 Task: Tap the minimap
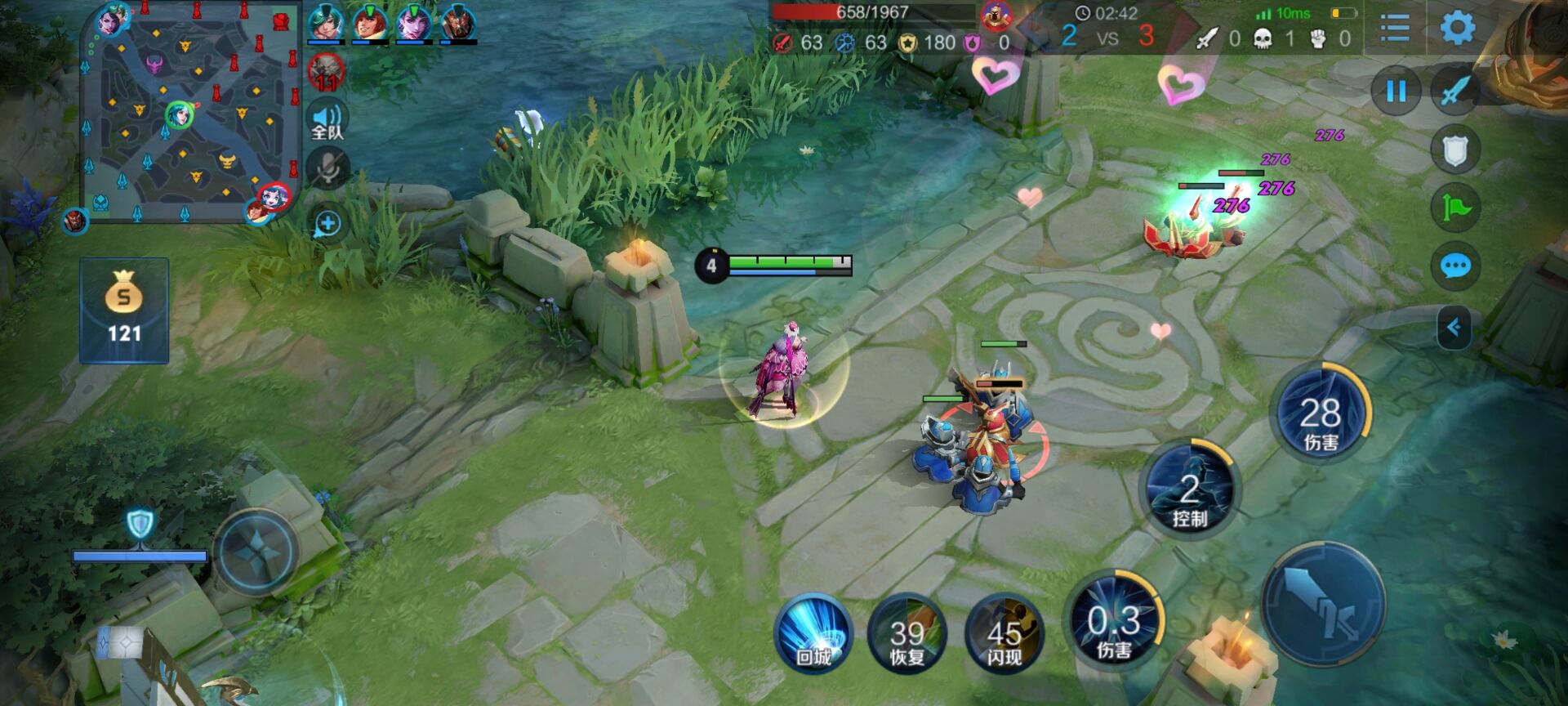[x=191, y=112]
